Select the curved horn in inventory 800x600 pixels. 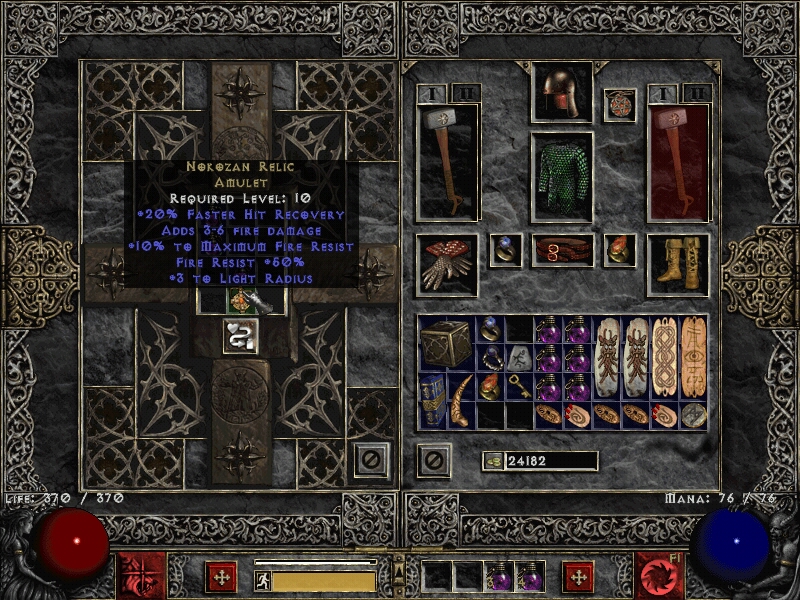coord(462,400)
